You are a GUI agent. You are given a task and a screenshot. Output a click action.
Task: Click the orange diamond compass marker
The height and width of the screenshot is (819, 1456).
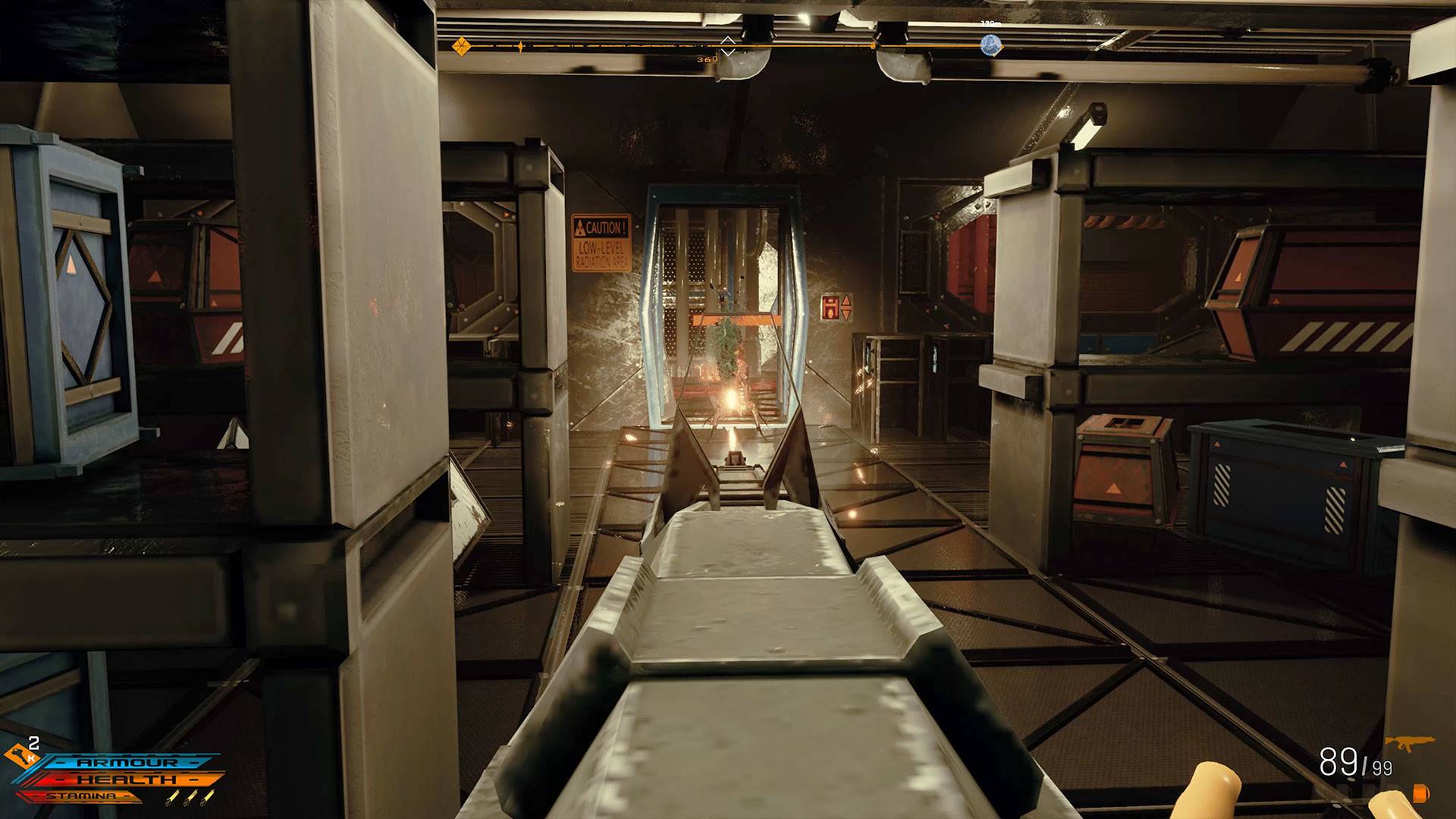(x=461, y=46)
